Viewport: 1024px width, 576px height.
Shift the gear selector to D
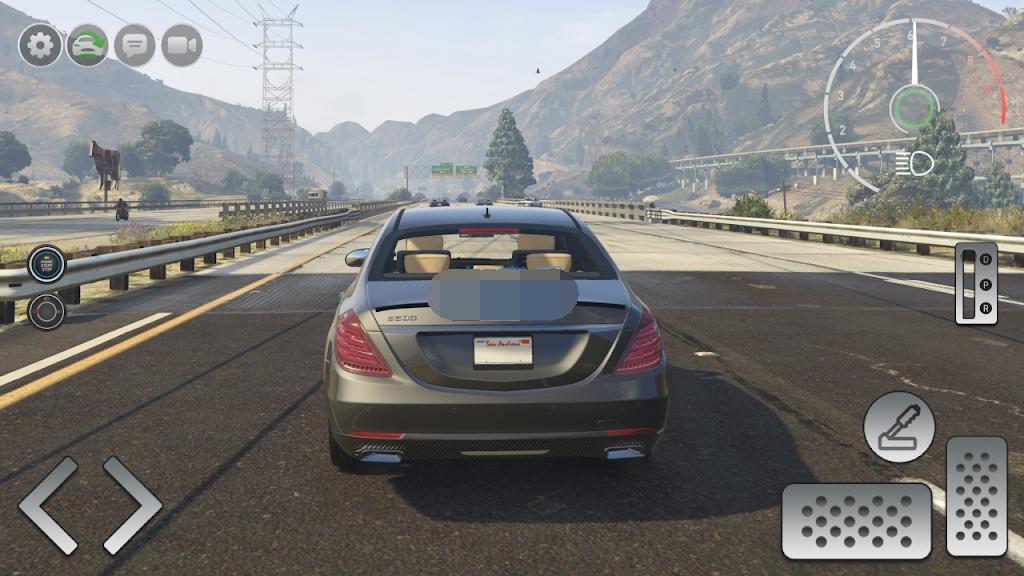point(985,259)
